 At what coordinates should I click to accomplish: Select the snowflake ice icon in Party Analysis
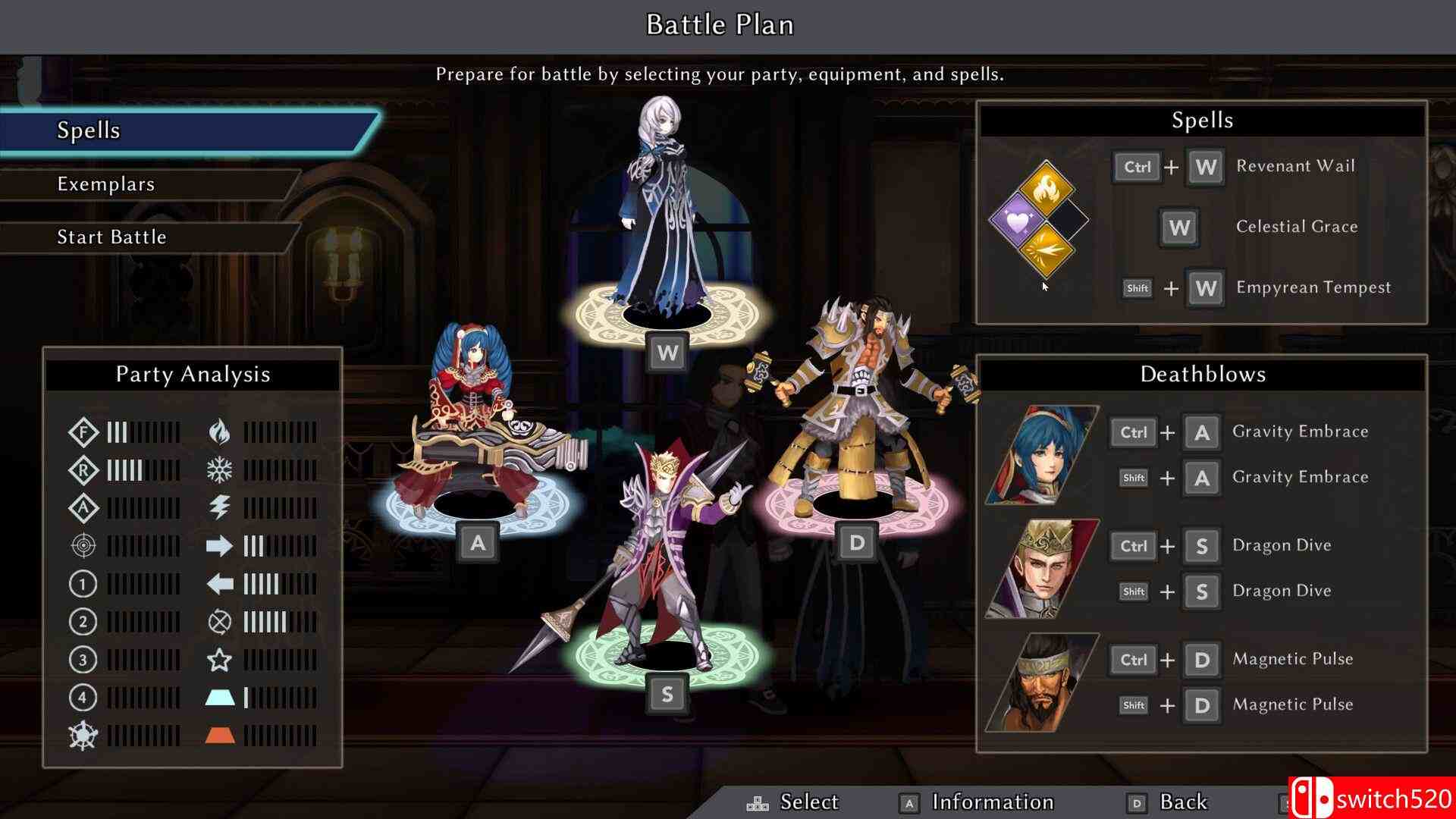pos(220,470)
